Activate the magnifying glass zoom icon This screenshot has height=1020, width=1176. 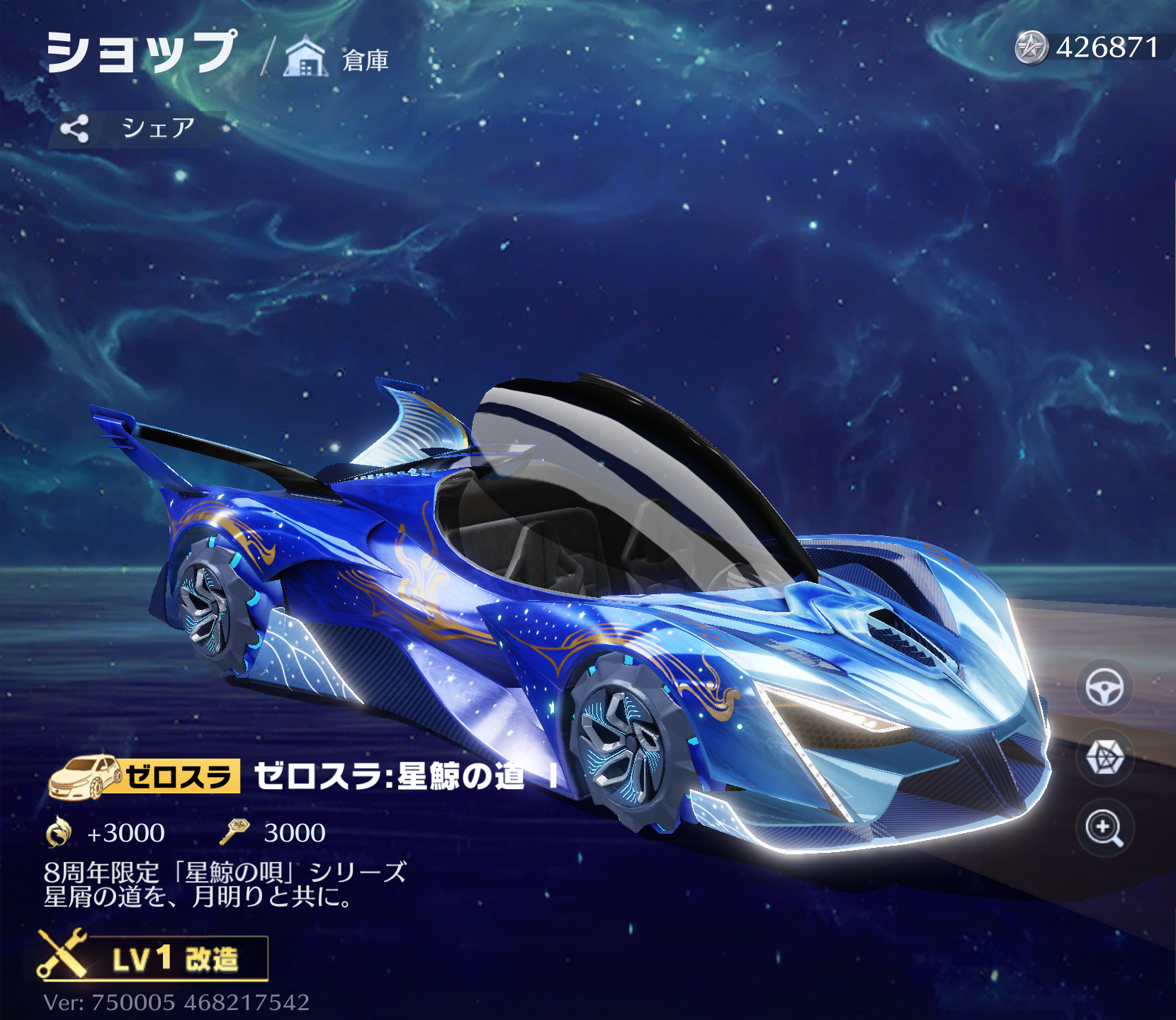(1104, 827)
